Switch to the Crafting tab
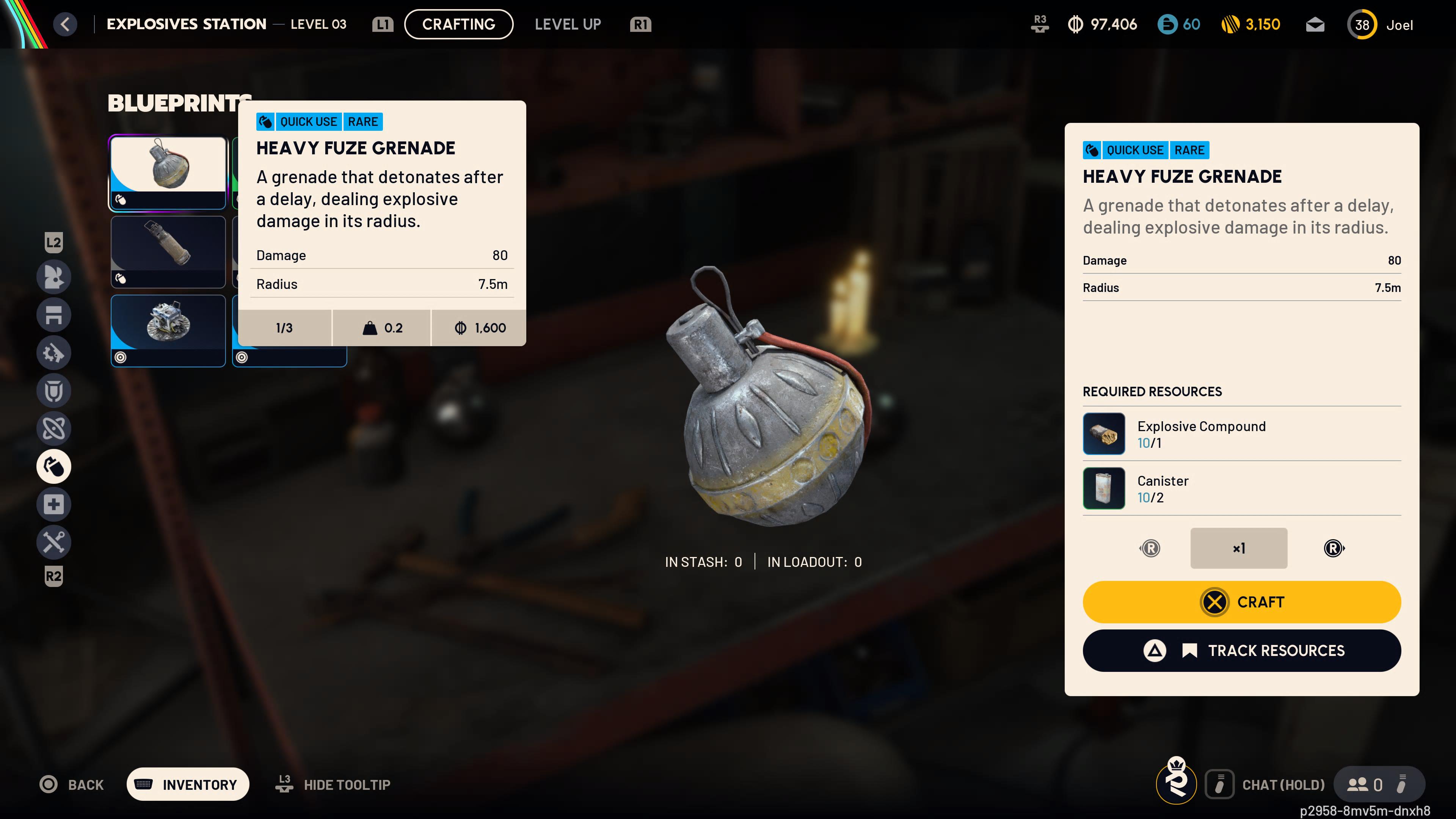1456x819 pixels. click(458, 24)
